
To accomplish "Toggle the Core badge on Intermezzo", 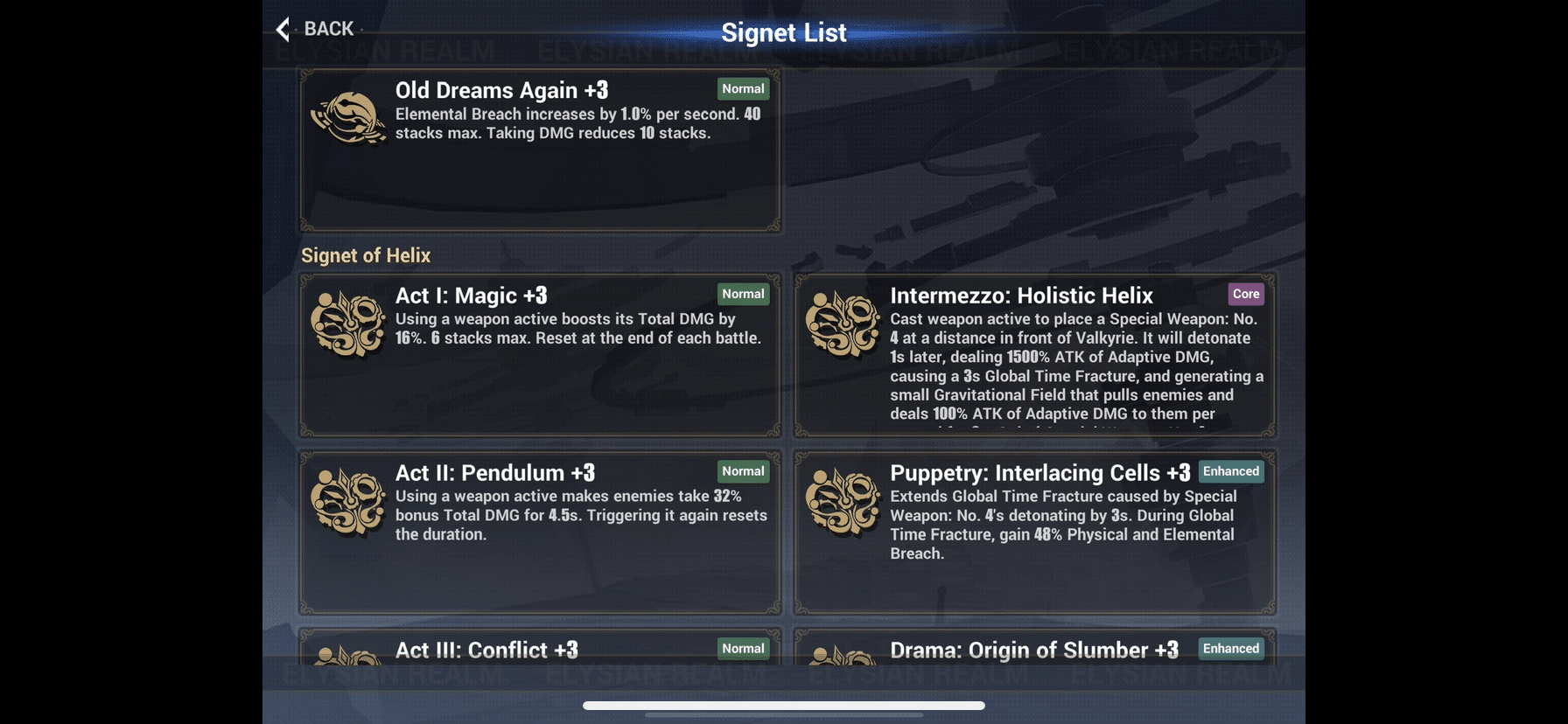I will click(1245, 294).
